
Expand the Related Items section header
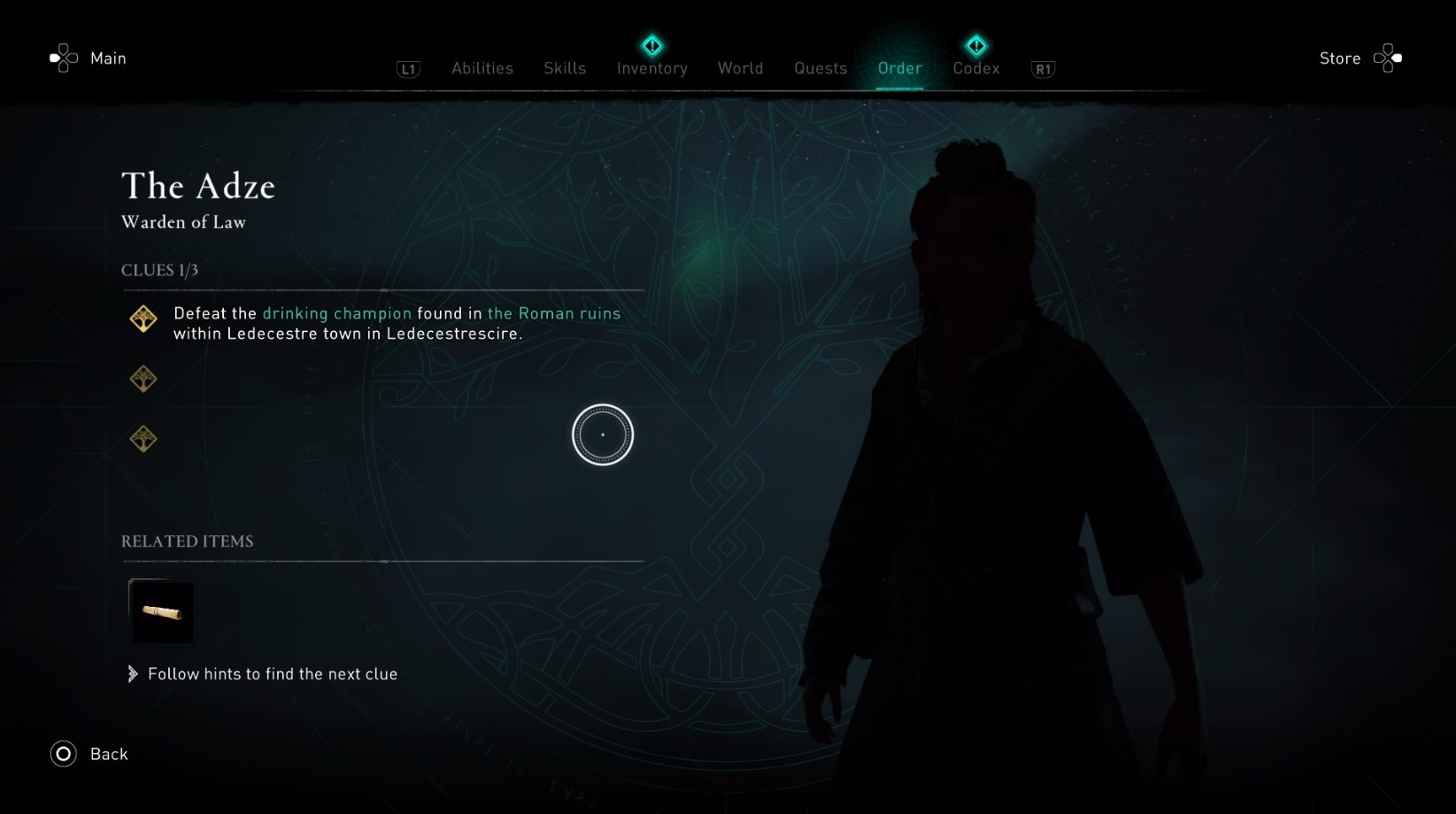[187, 541]
